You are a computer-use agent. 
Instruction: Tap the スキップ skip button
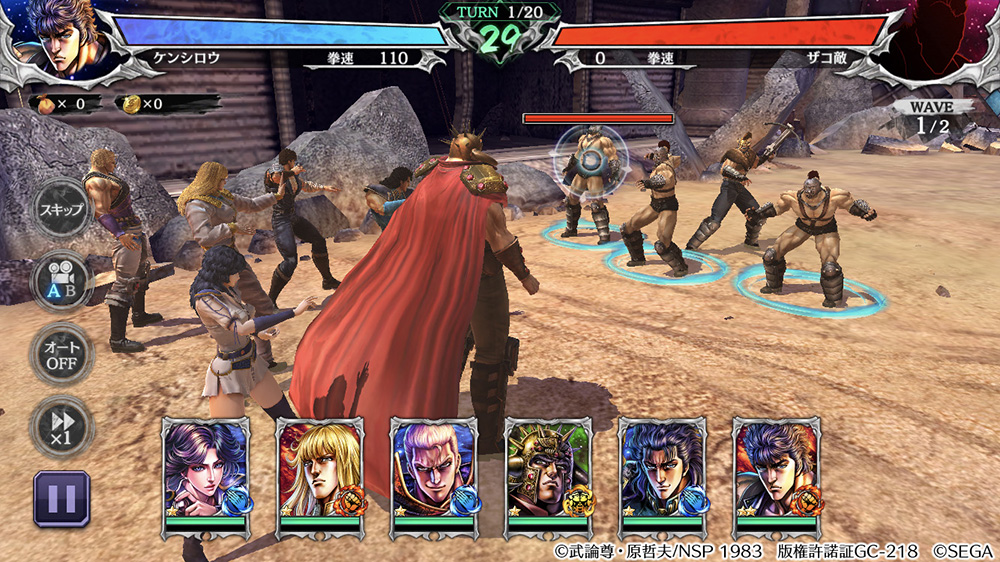click(x=61, y=209)
